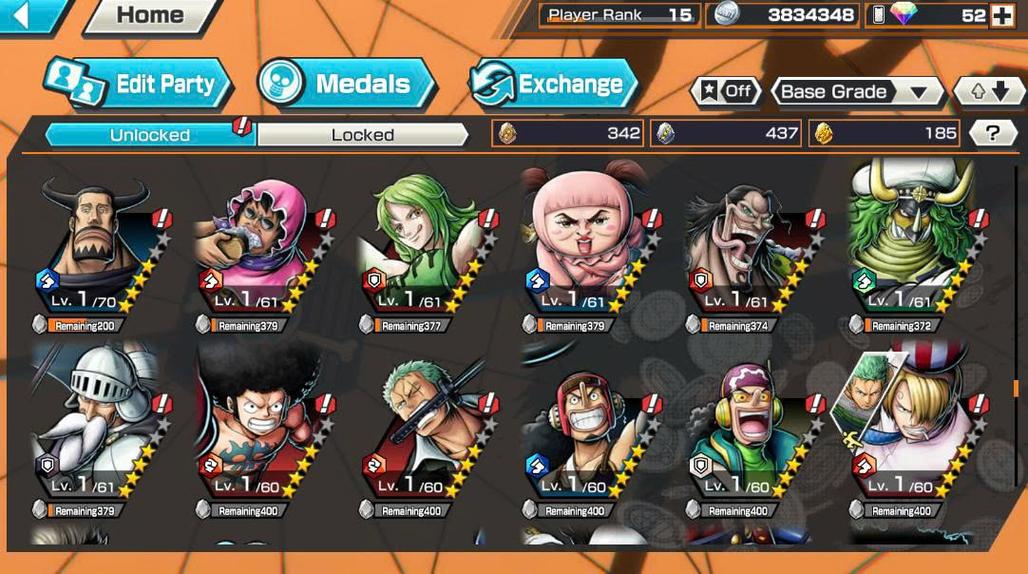This screenshot has height=574, width=1028.
Task: Switch to the Locked tab
Action: coord(362,134)
